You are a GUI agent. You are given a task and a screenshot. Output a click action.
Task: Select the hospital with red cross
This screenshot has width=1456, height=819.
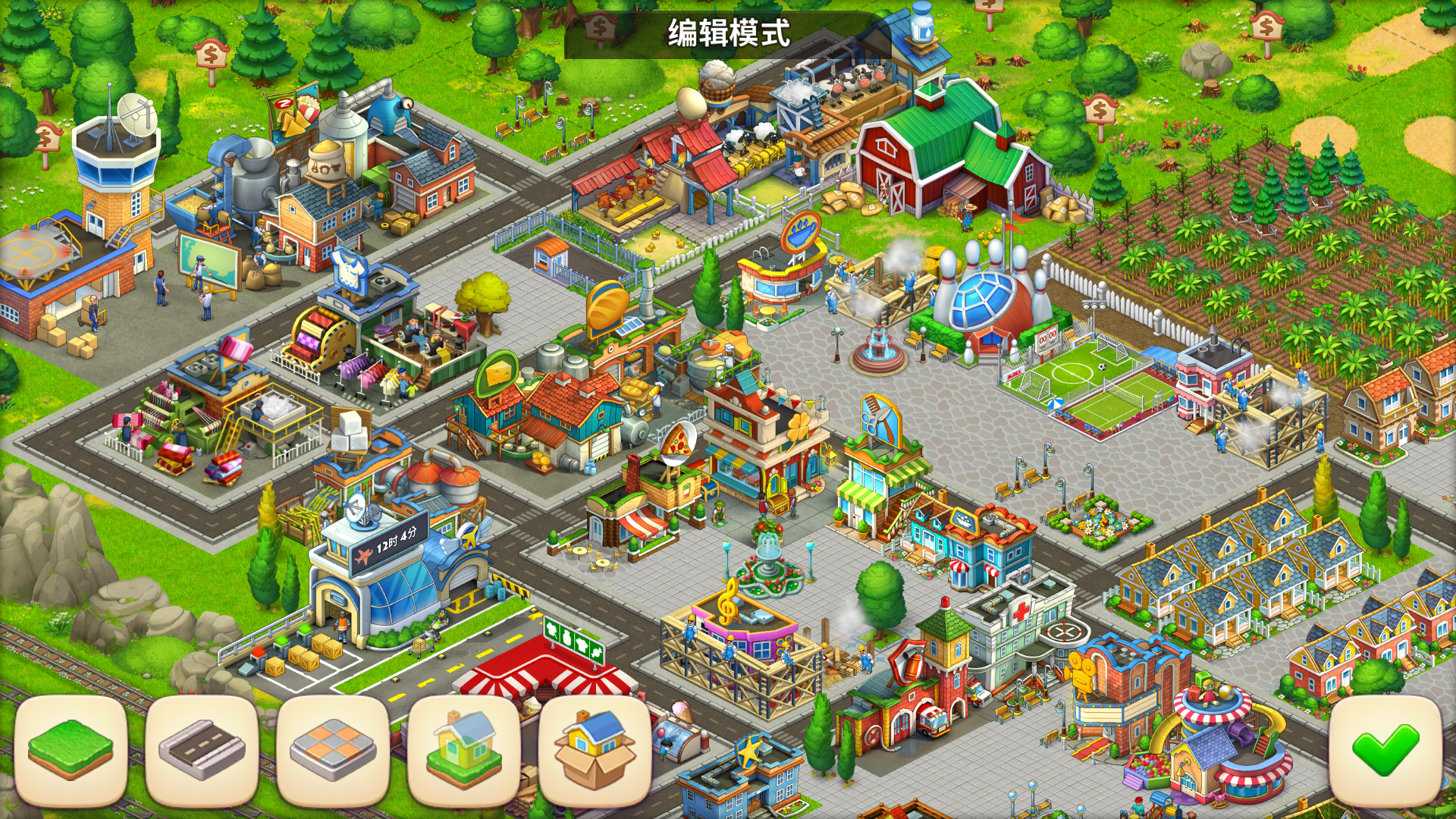point(1024,618)
